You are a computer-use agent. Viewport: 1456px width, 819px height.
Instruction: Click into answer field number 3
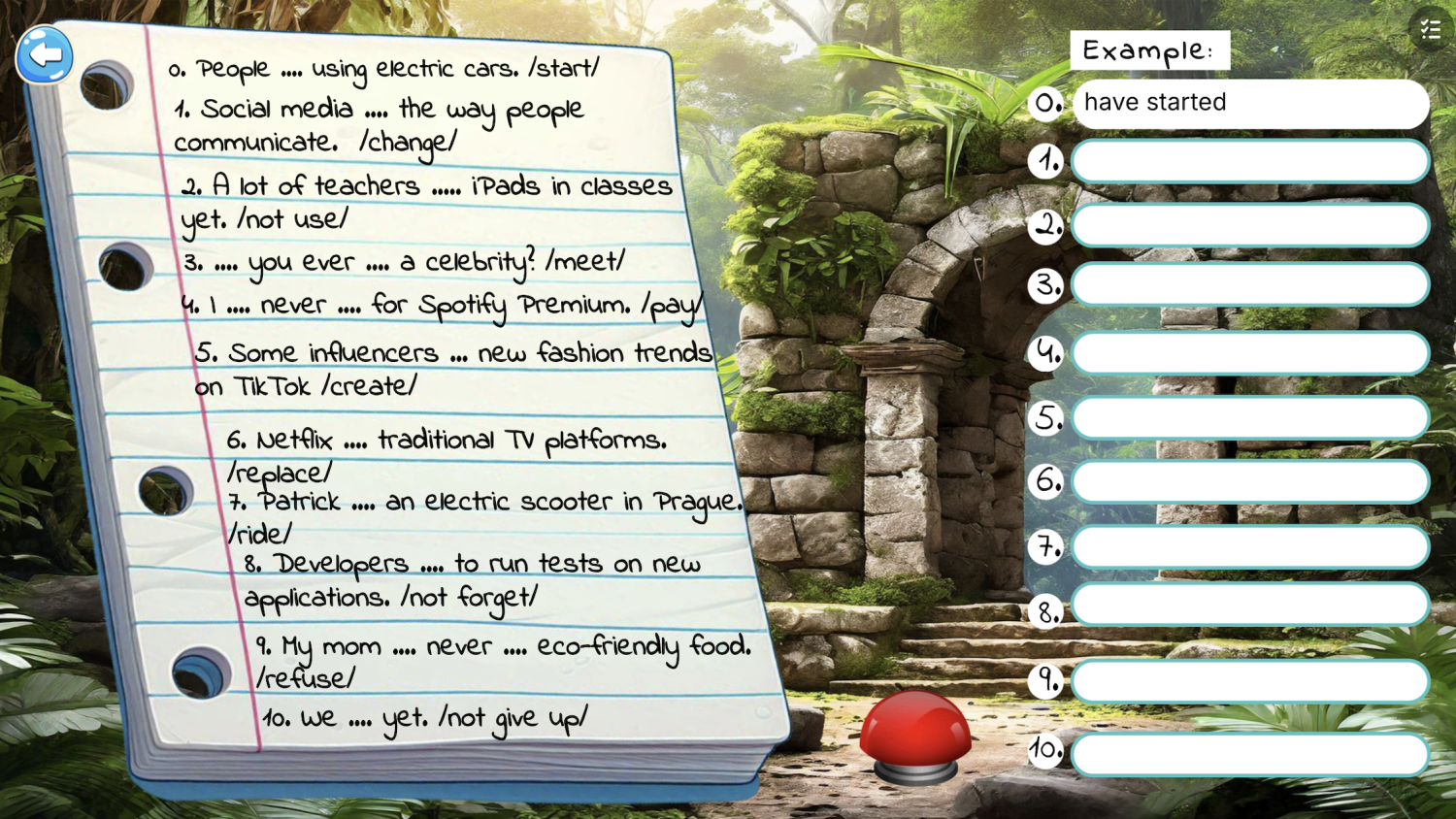tap(1250, 285)
